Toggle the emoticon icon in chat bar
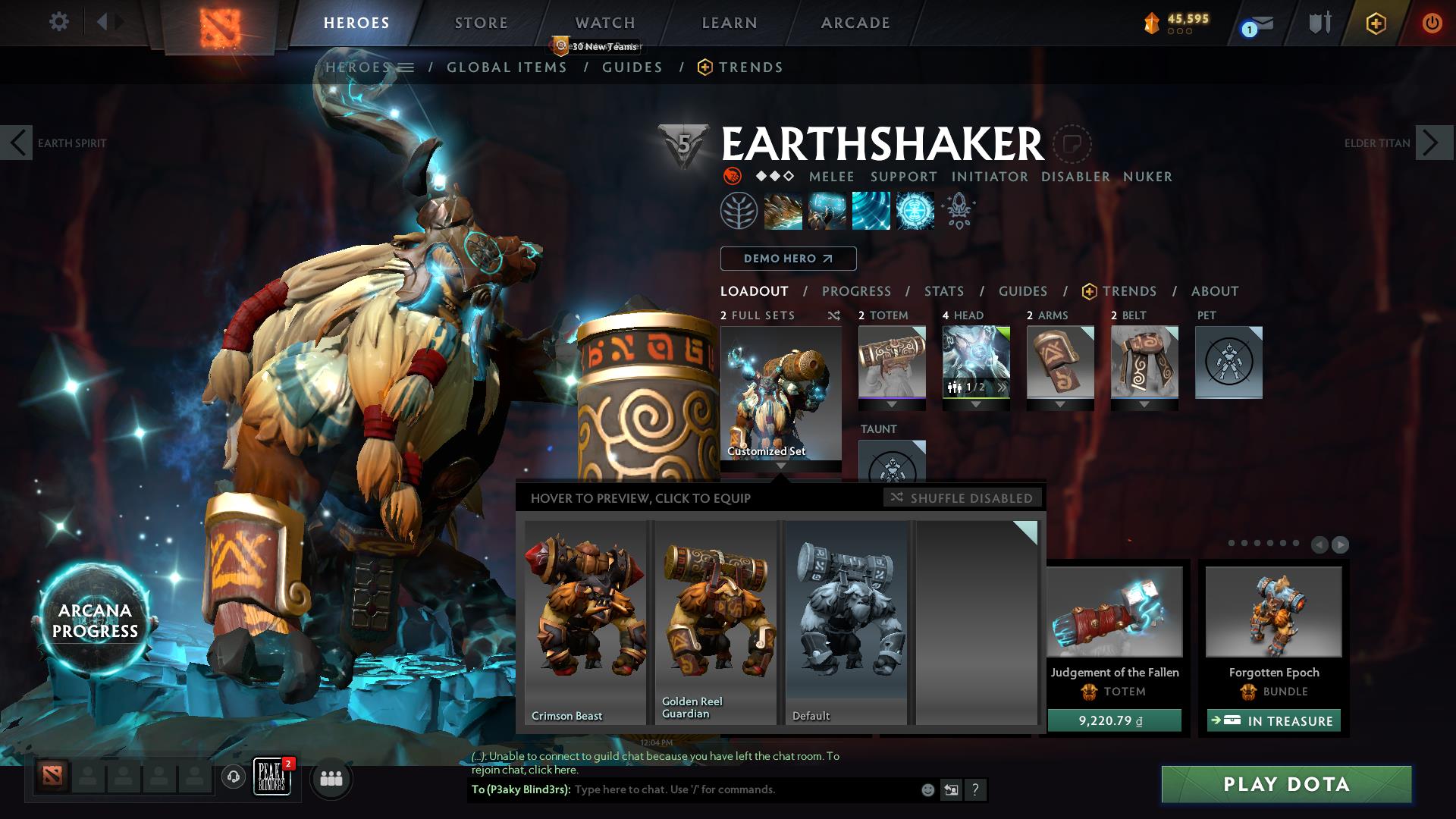This screenshot has width=1456, height=819. [927, 789]
